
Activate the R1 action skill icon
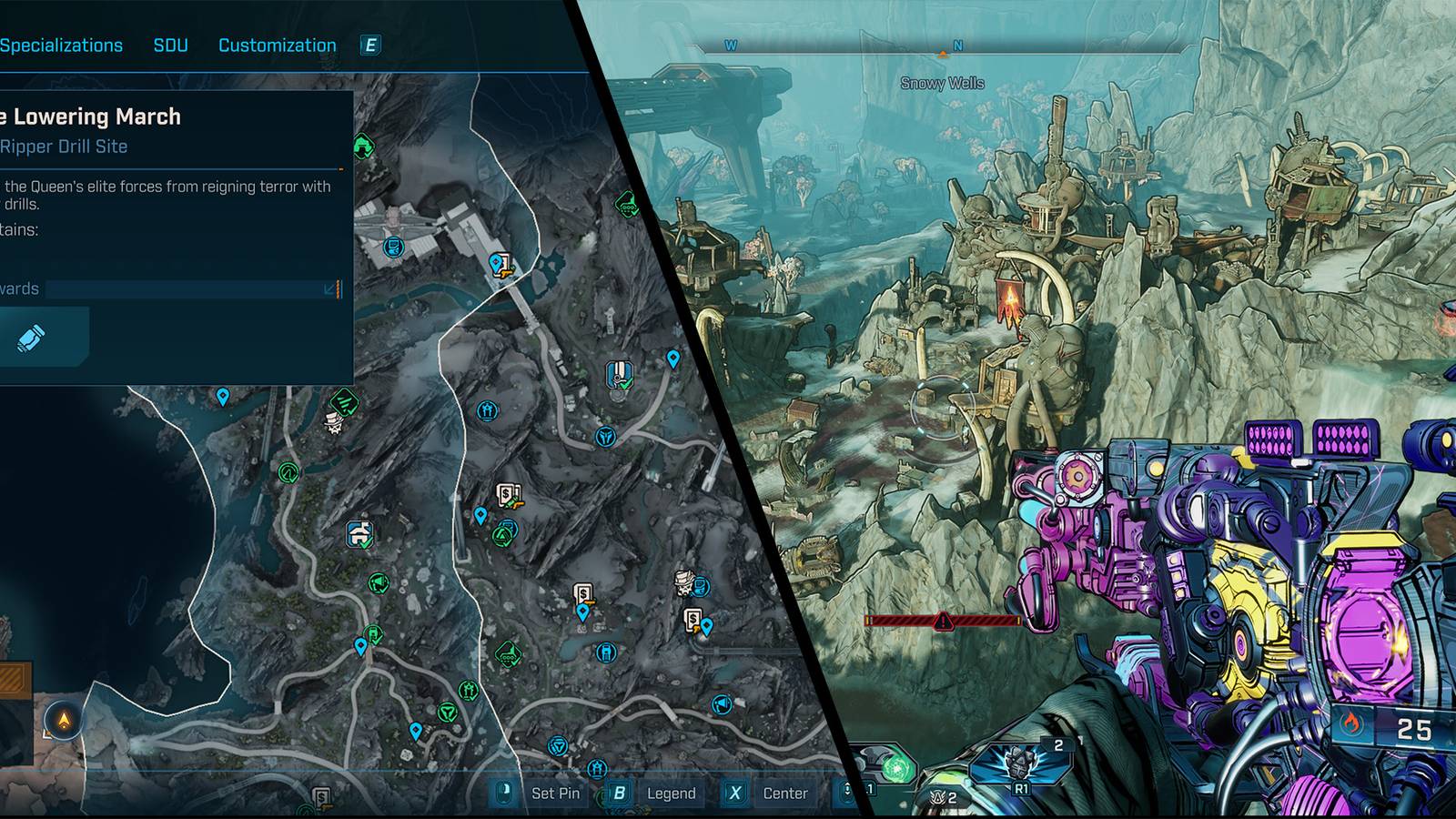[x=1019, y=765]
